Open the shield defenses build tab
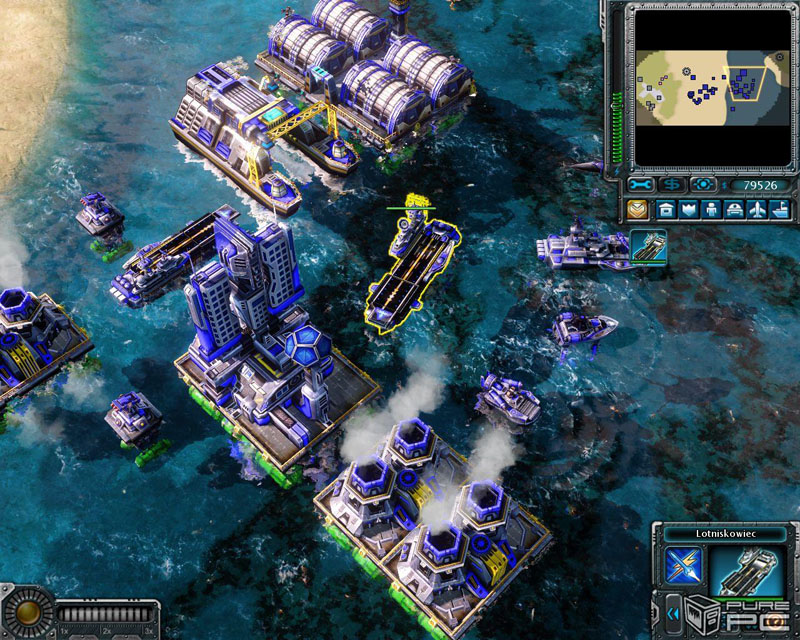 click(x=689, y=210)
